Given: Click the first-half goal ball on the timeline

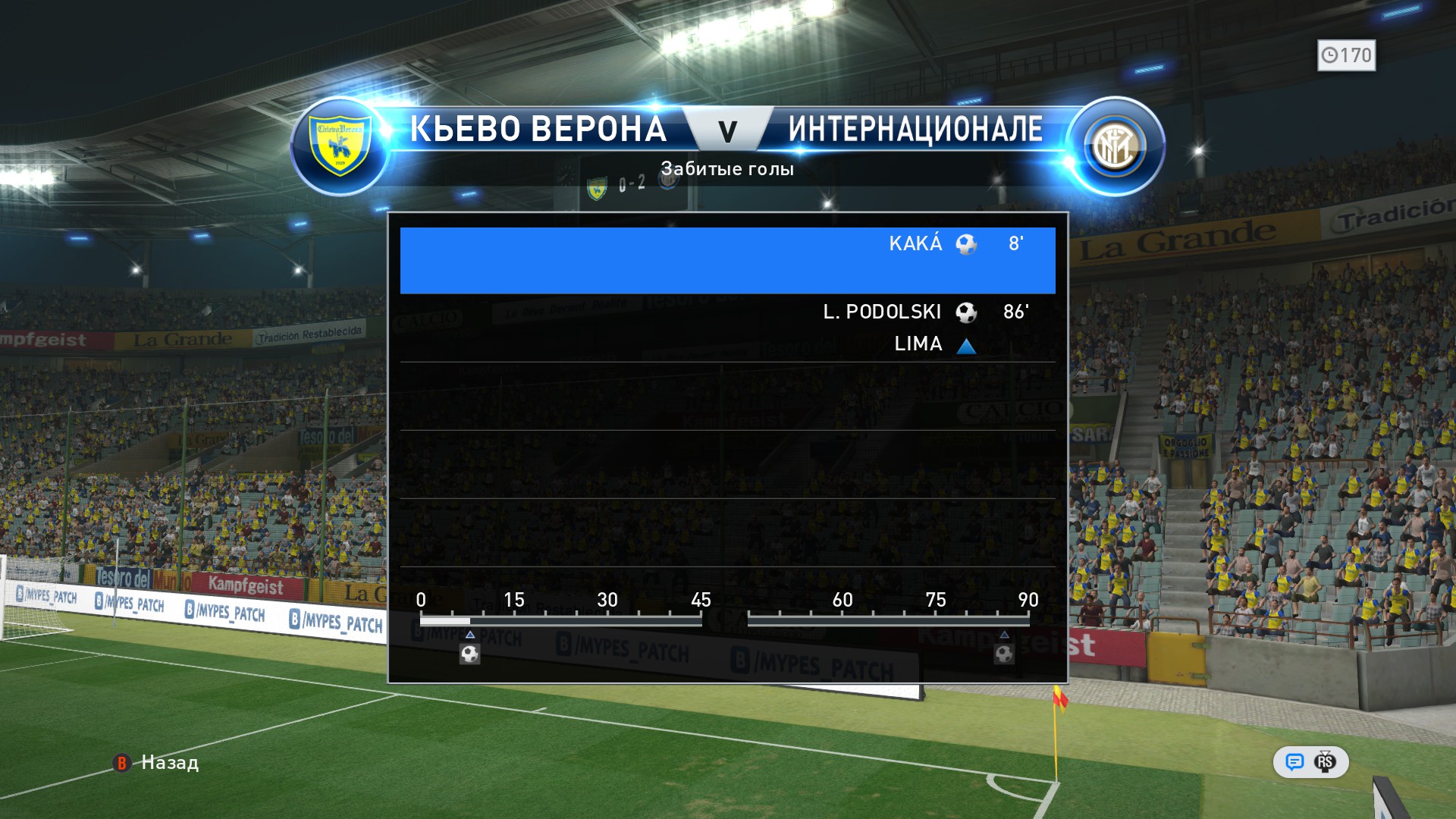Looking at the screenshot, I should 470,654.
